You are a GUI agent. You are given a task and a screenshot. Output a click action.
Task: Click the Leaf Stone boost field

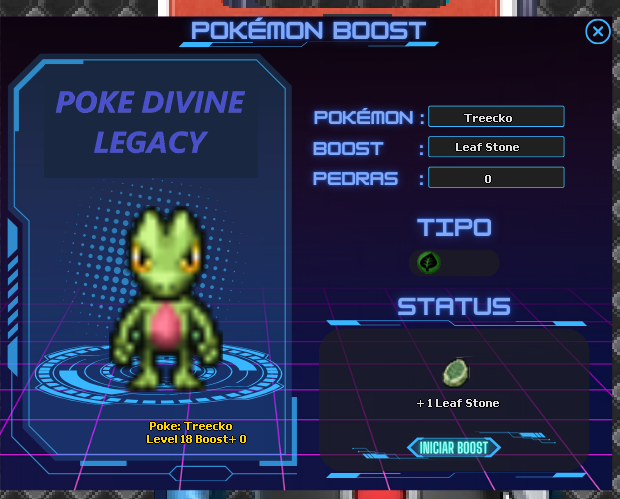coord(496,147)
